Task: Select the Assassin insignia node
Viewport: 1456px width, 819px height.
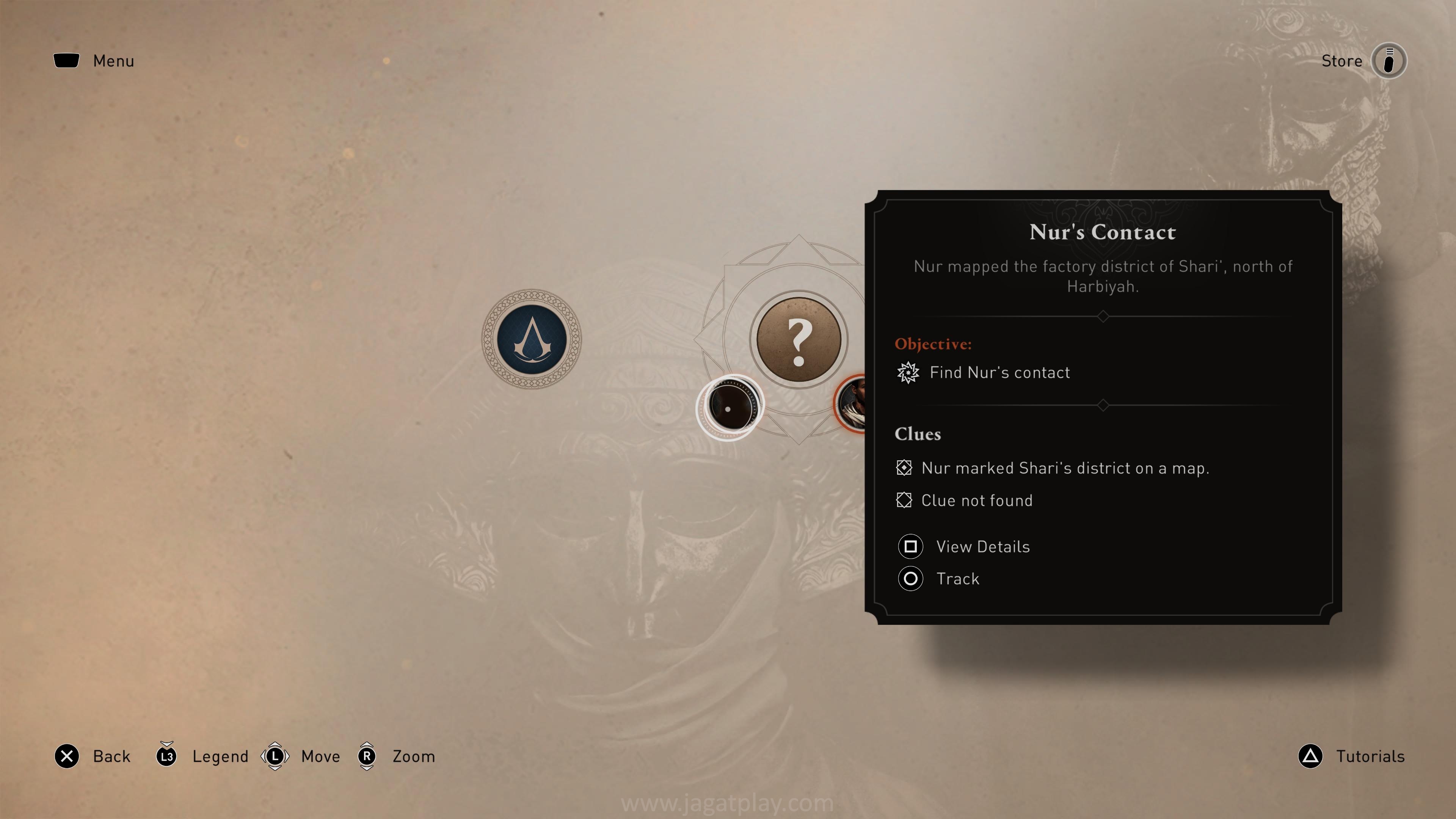Action: [x=531, y=339]
